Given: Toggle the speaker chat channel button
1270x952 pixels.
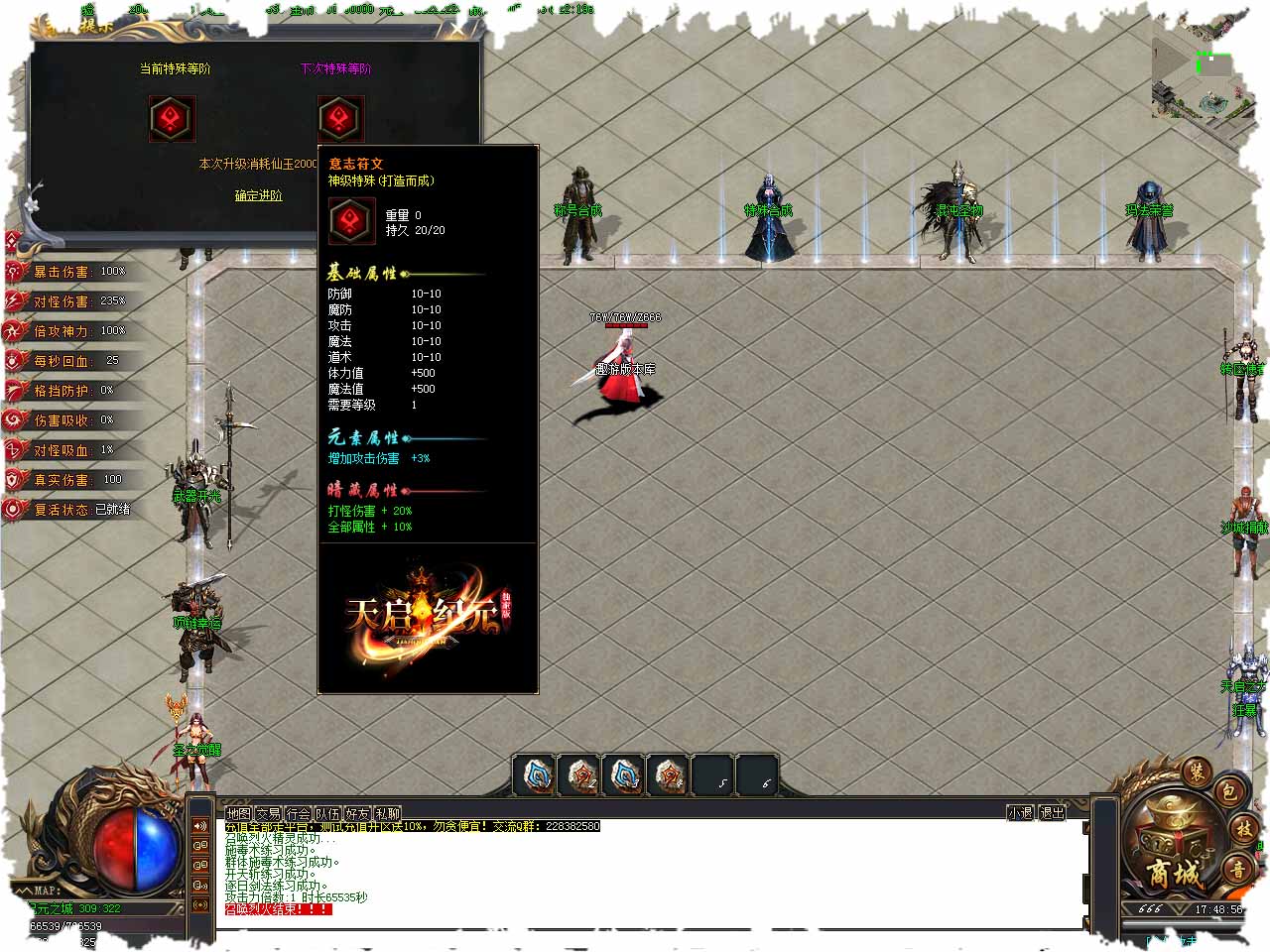Looking at the screenshot, I should tap(200, 826).
